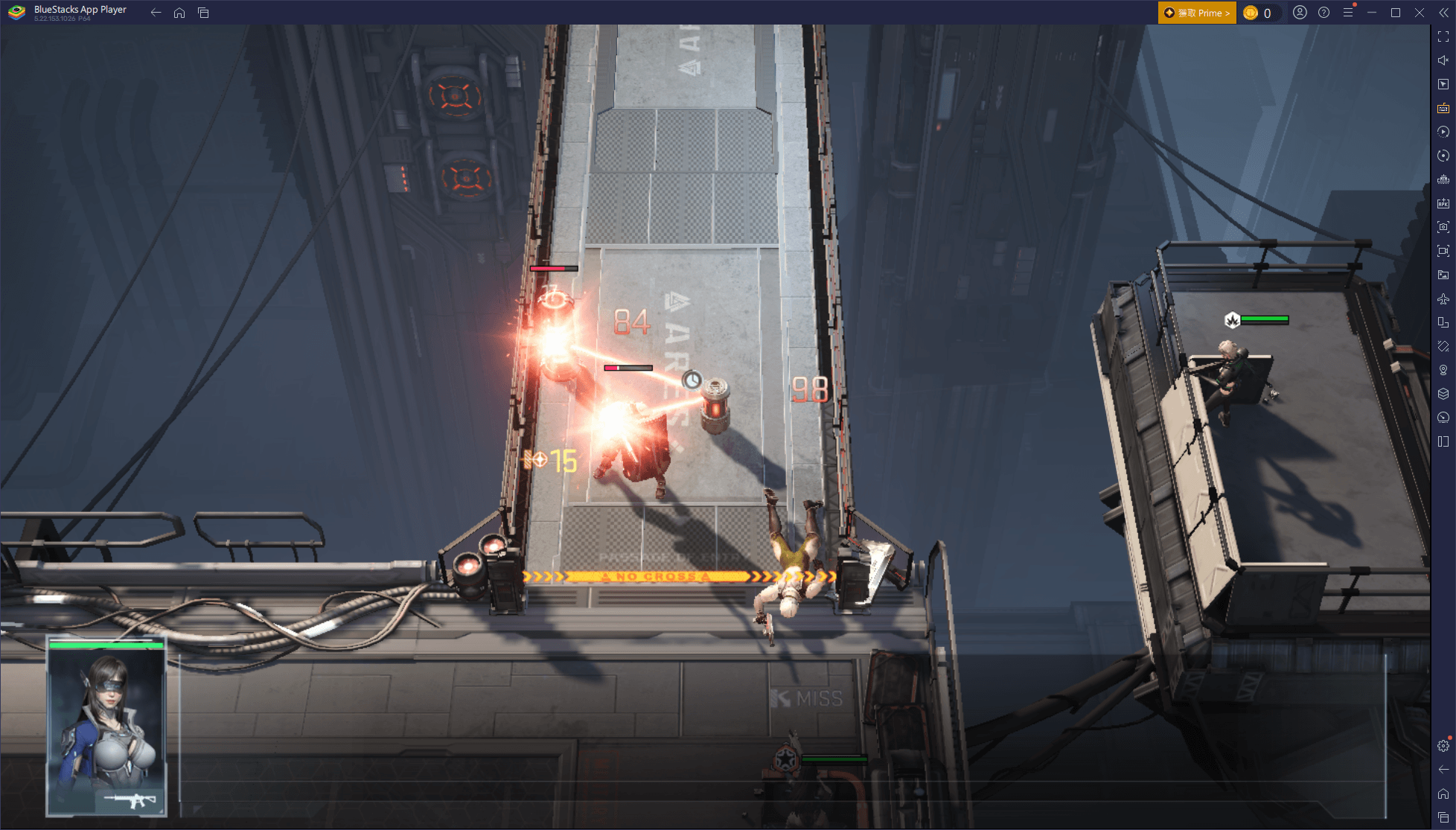Viewport: 1456px width, 830px height.
Task: Select the masked heroine character portrait
Action: tap(106, 727)
